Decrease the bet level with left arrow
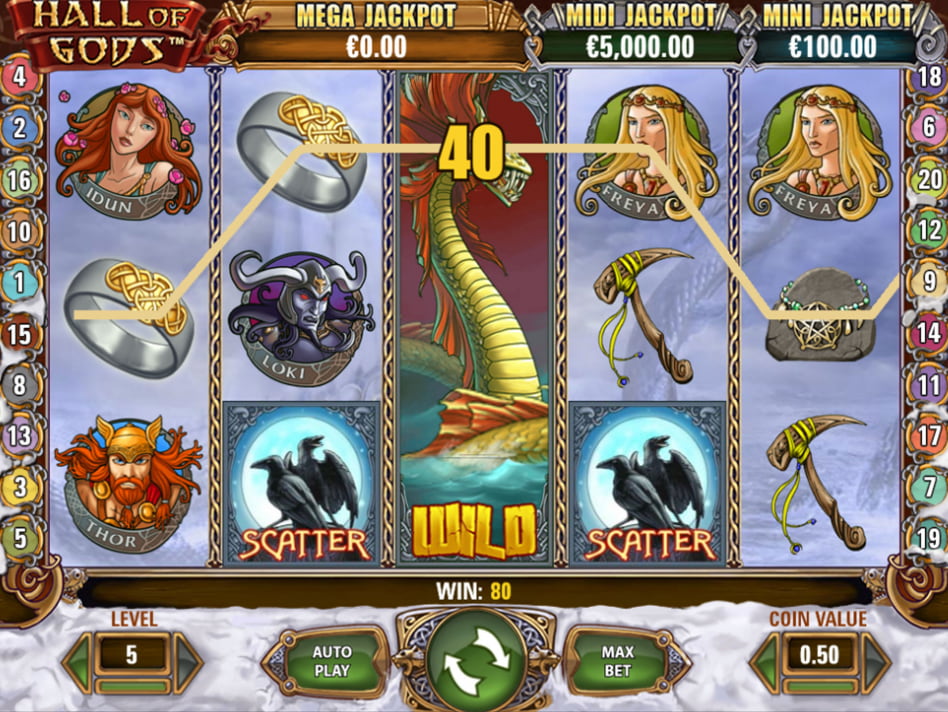 79,661
